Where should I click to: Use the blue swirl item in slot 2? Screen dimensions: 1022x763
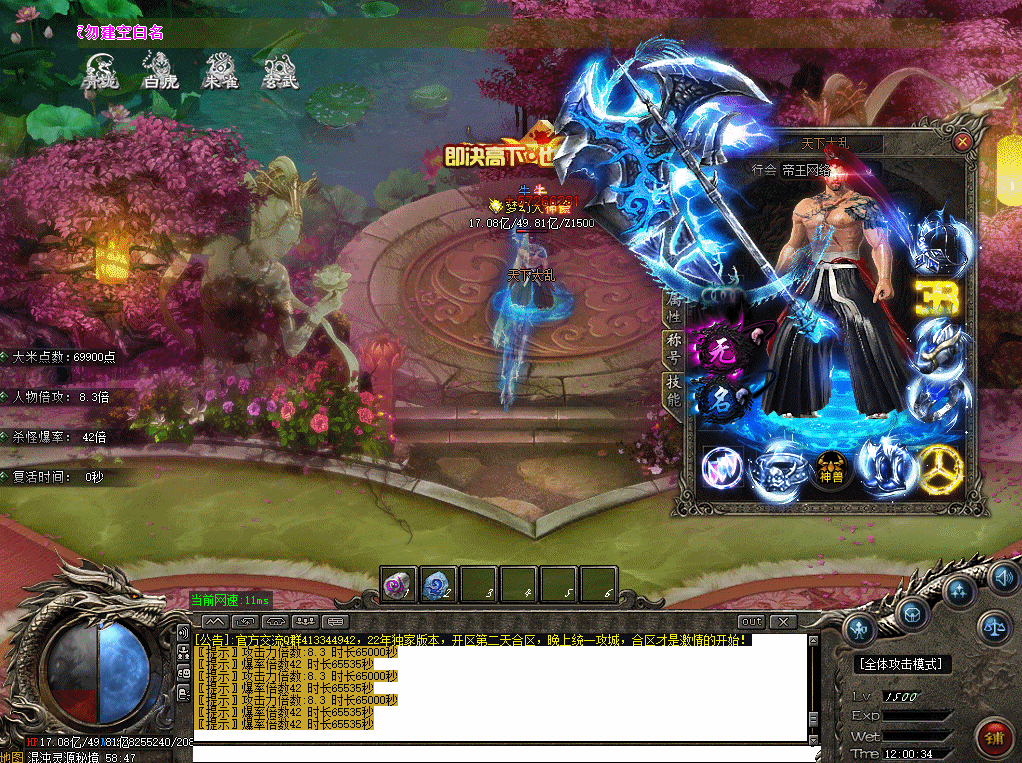438,584
